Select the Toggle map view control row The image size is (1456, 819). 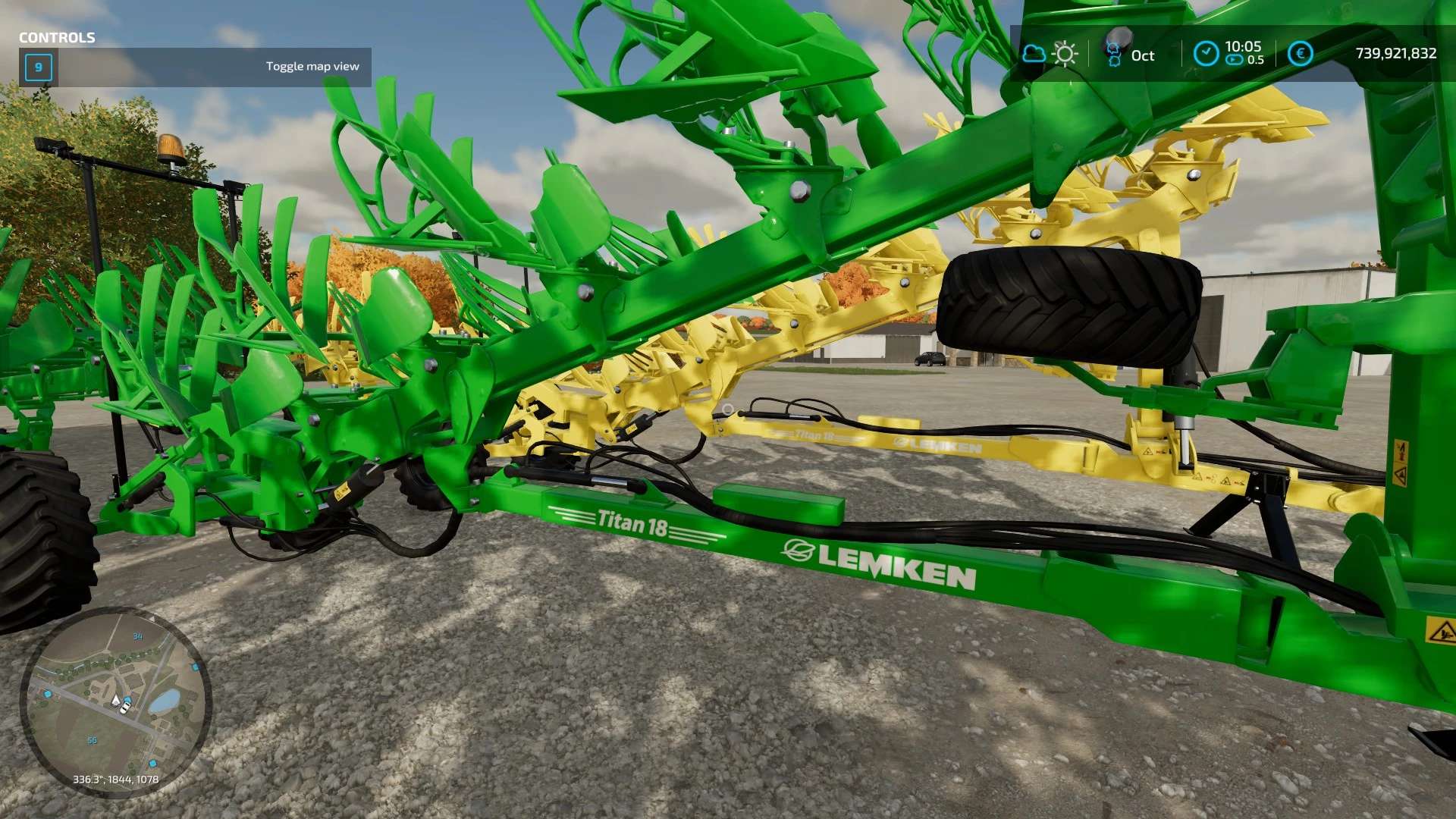point(196,67)
